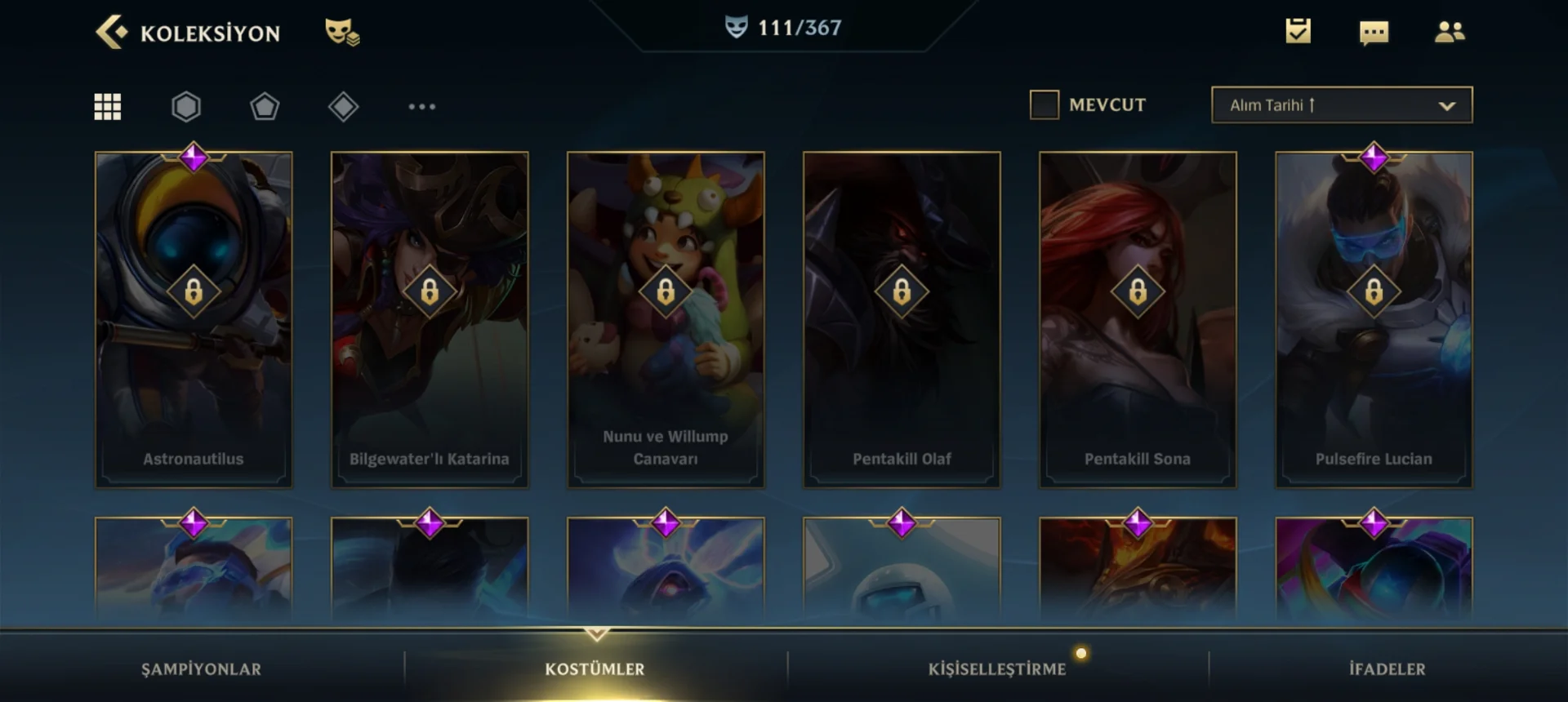The height and width of the screenshot is (702, 1568).
Task: Switch to the Şampiyonlar tab
Action: (201, 669)
